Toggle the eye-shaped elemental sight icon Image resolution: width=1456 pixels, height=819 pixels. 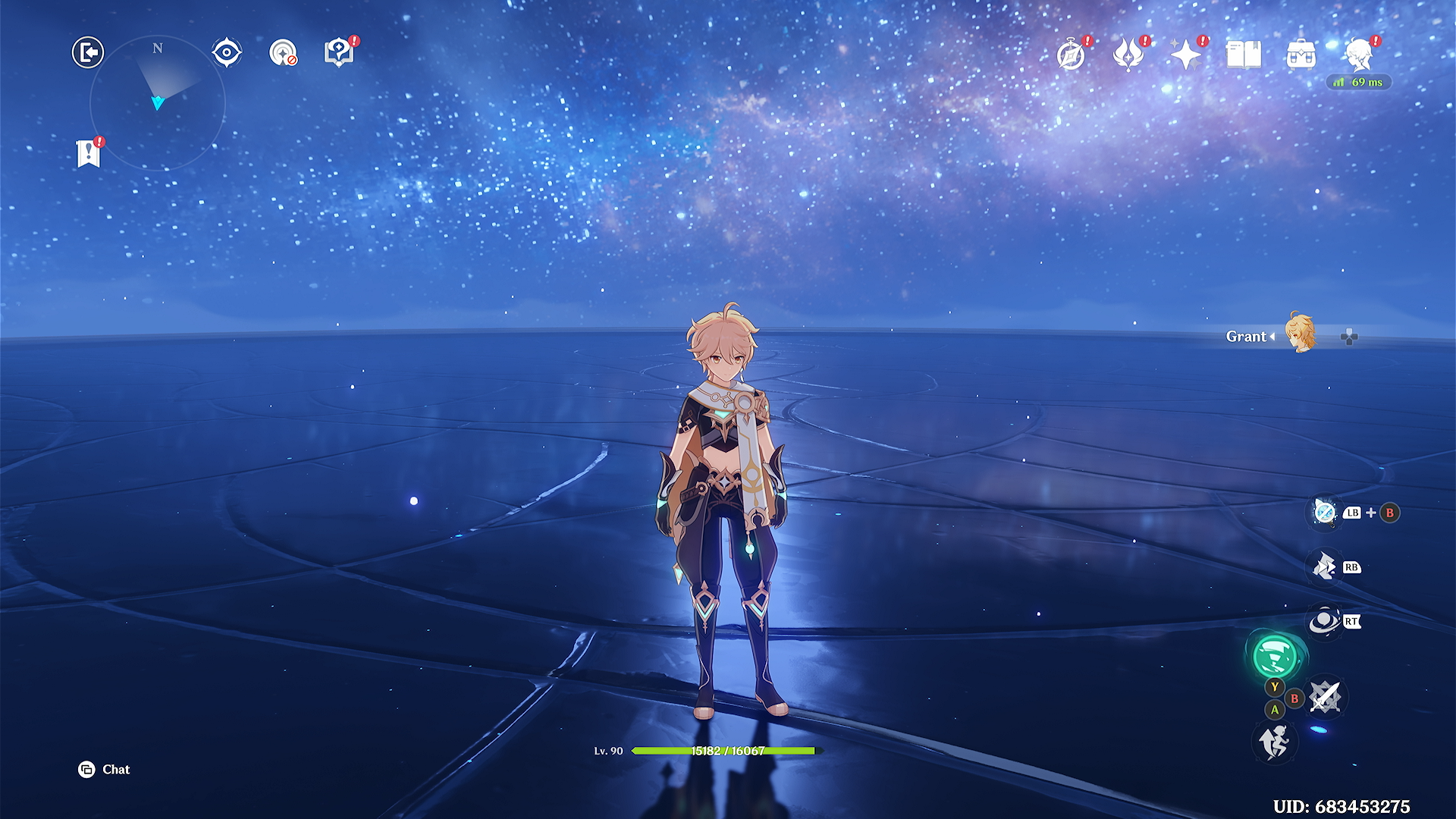click(x=227, y=52)
